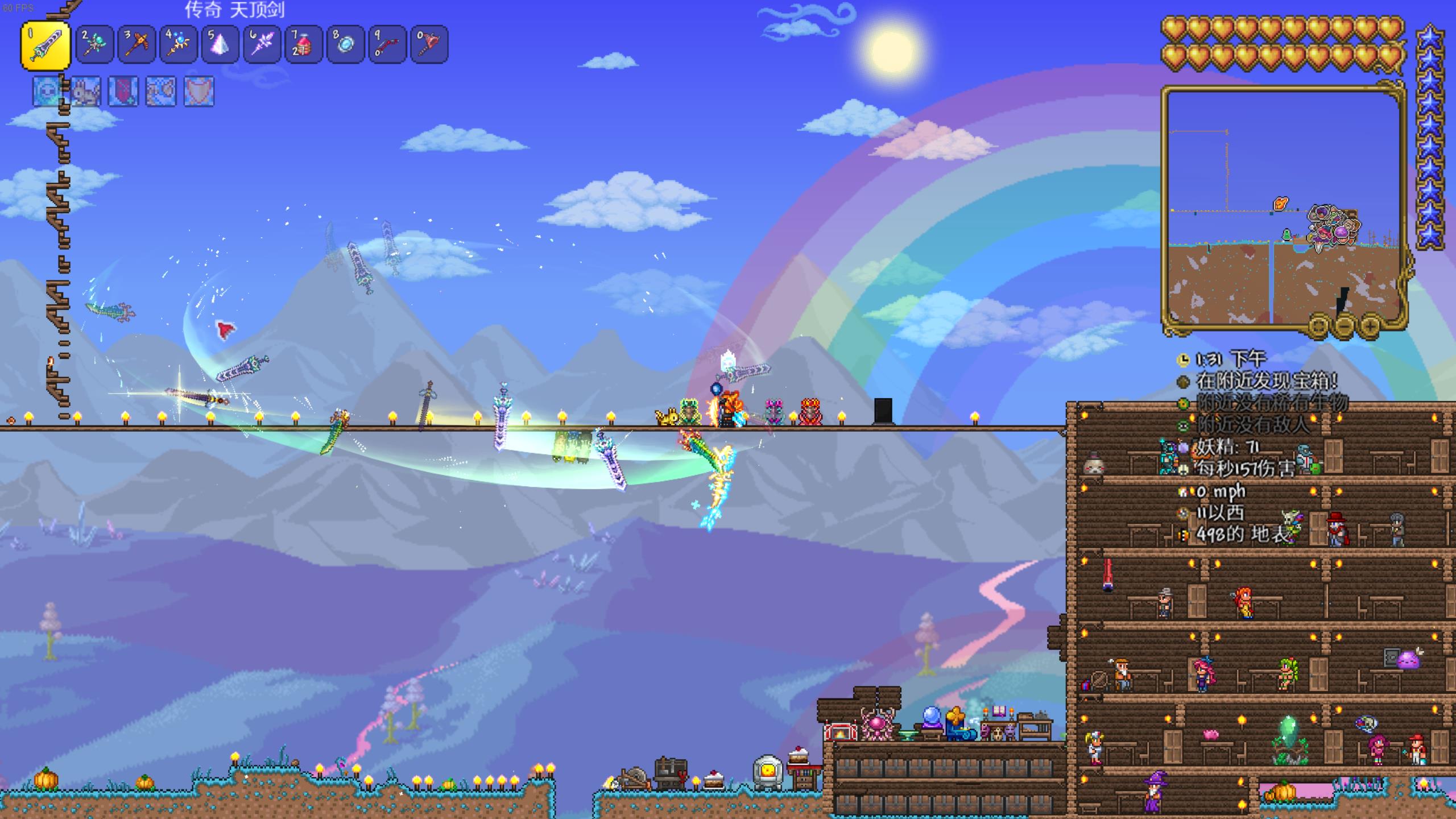Select the blue orb staff in slot 4
This screenshot has height=819, width=1456.
click(x=179, y=44)
